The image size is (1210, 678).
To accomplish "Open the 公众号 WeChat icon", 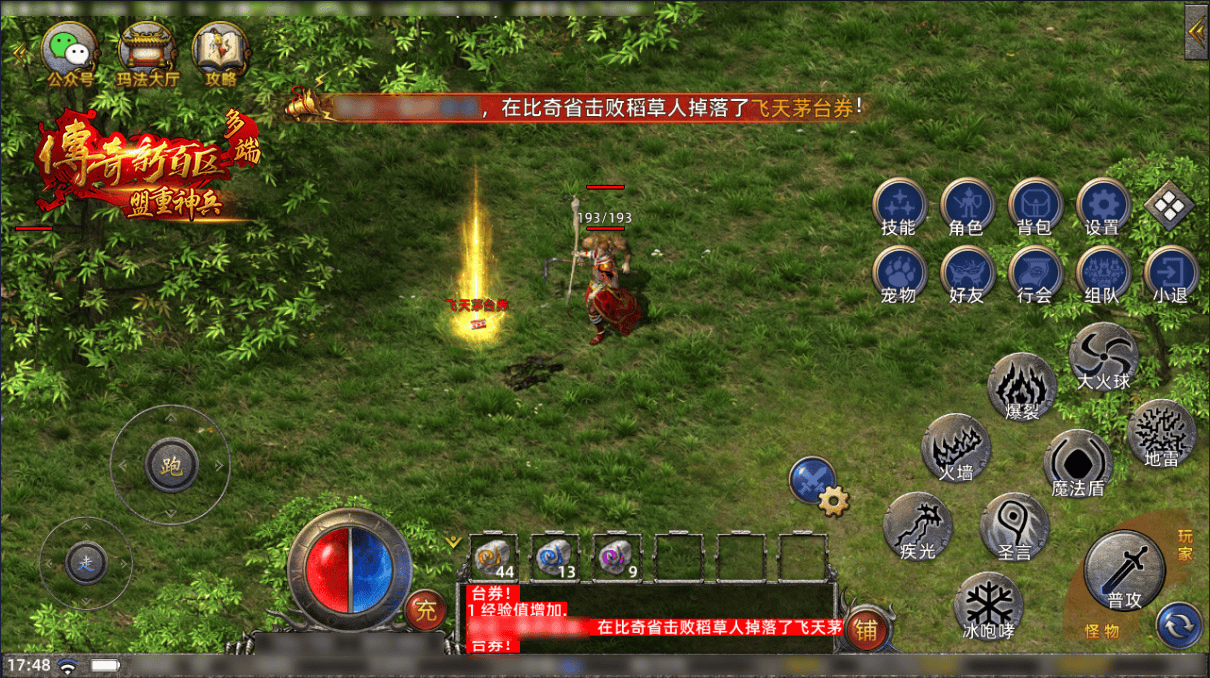I will [69, 50].
